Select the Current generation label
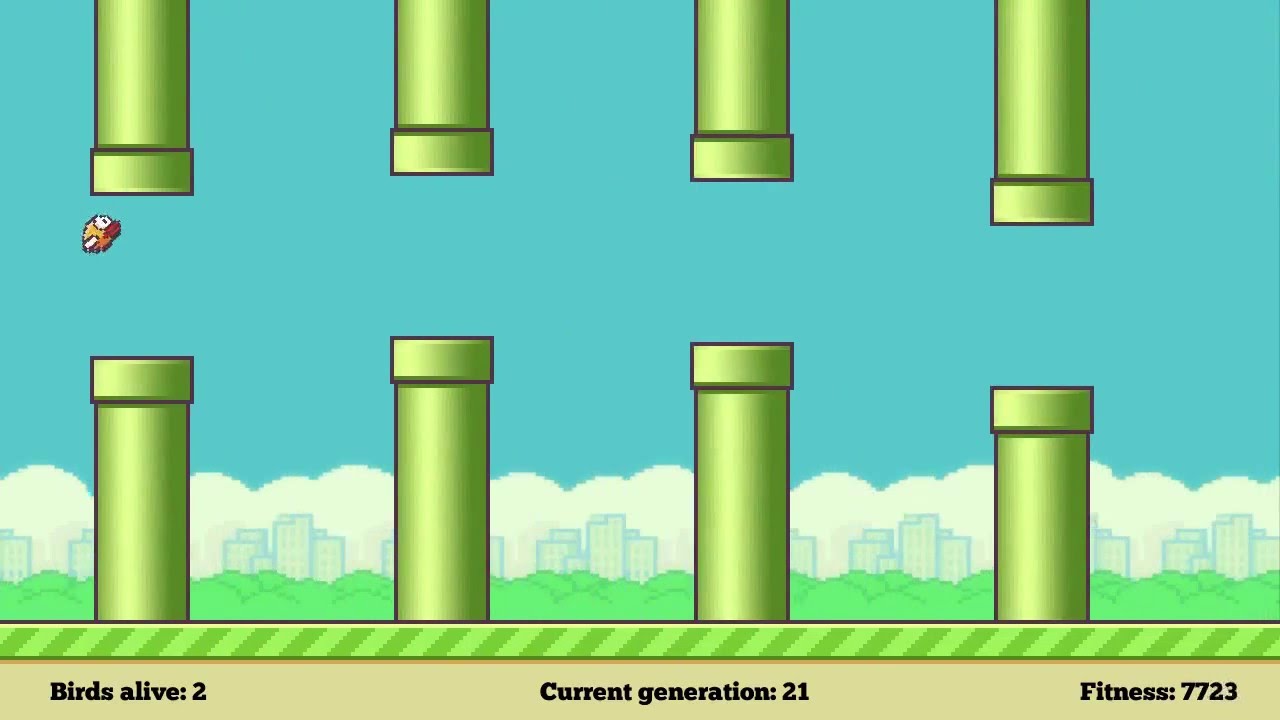This screenshot has height=720, width=1280. 650,691
